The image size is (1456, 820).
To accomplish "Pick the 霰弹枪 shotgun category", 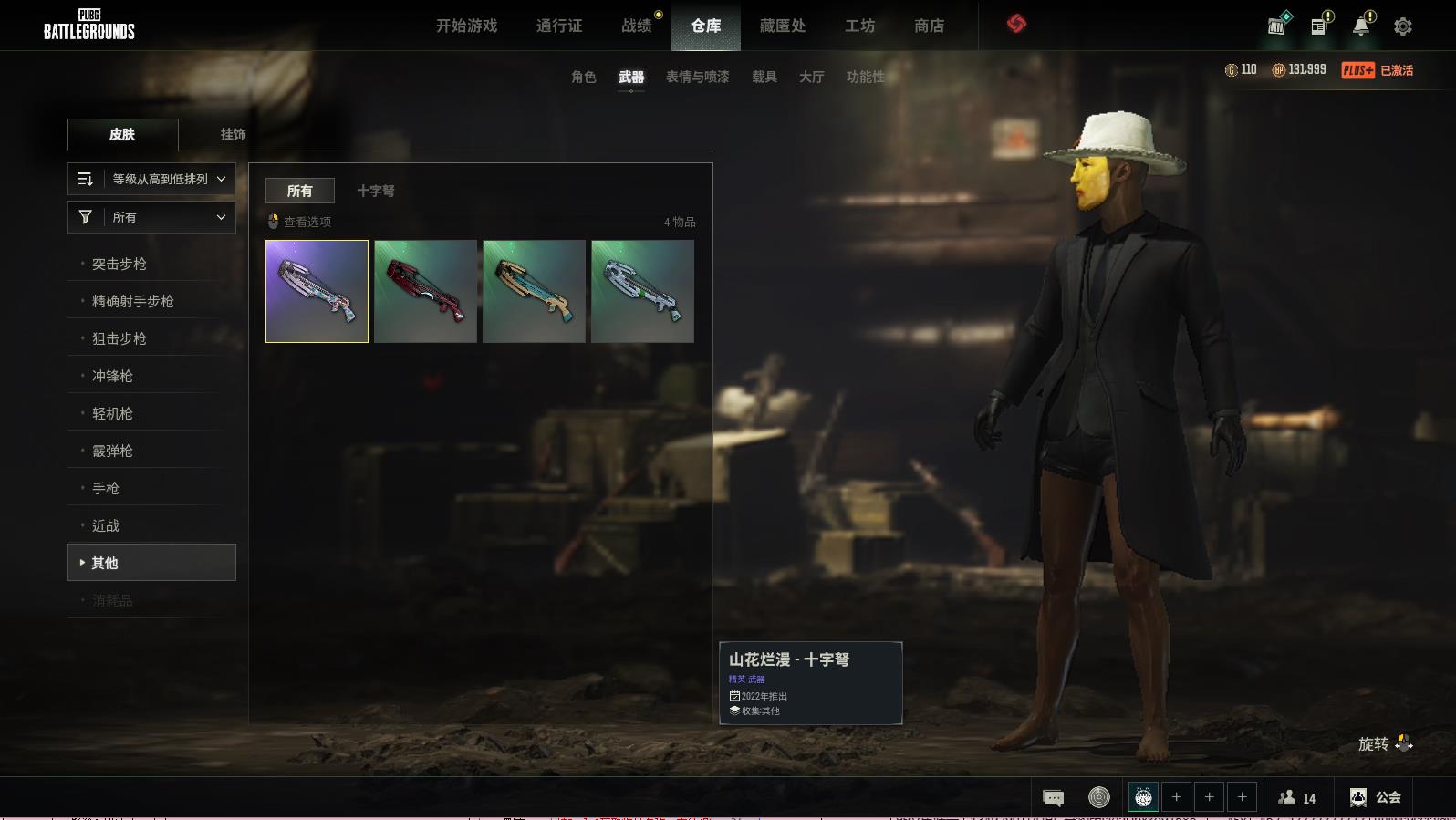I will pyautogui.click(x=112, y=451).
